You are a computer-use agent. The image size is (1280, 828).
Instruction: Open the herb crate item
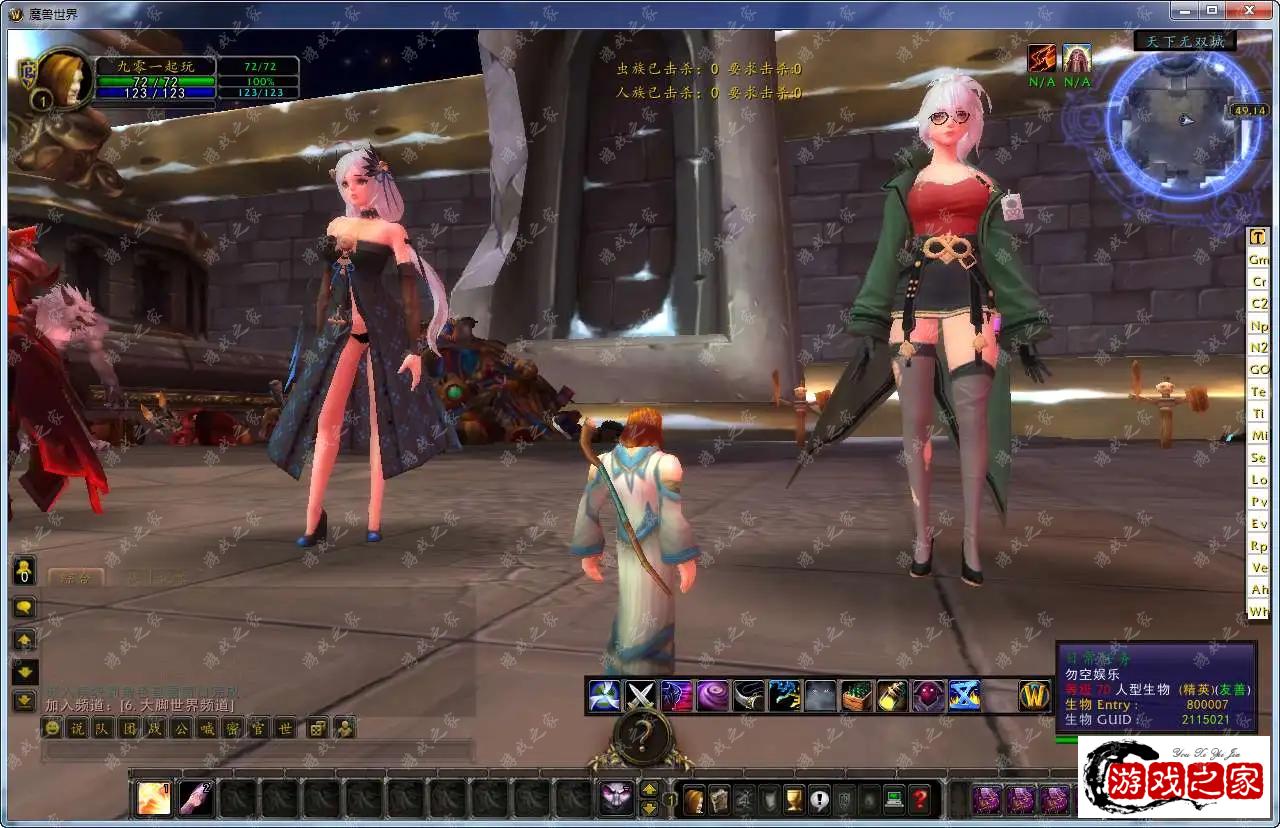pyautogui.click(x=856, y=695)
